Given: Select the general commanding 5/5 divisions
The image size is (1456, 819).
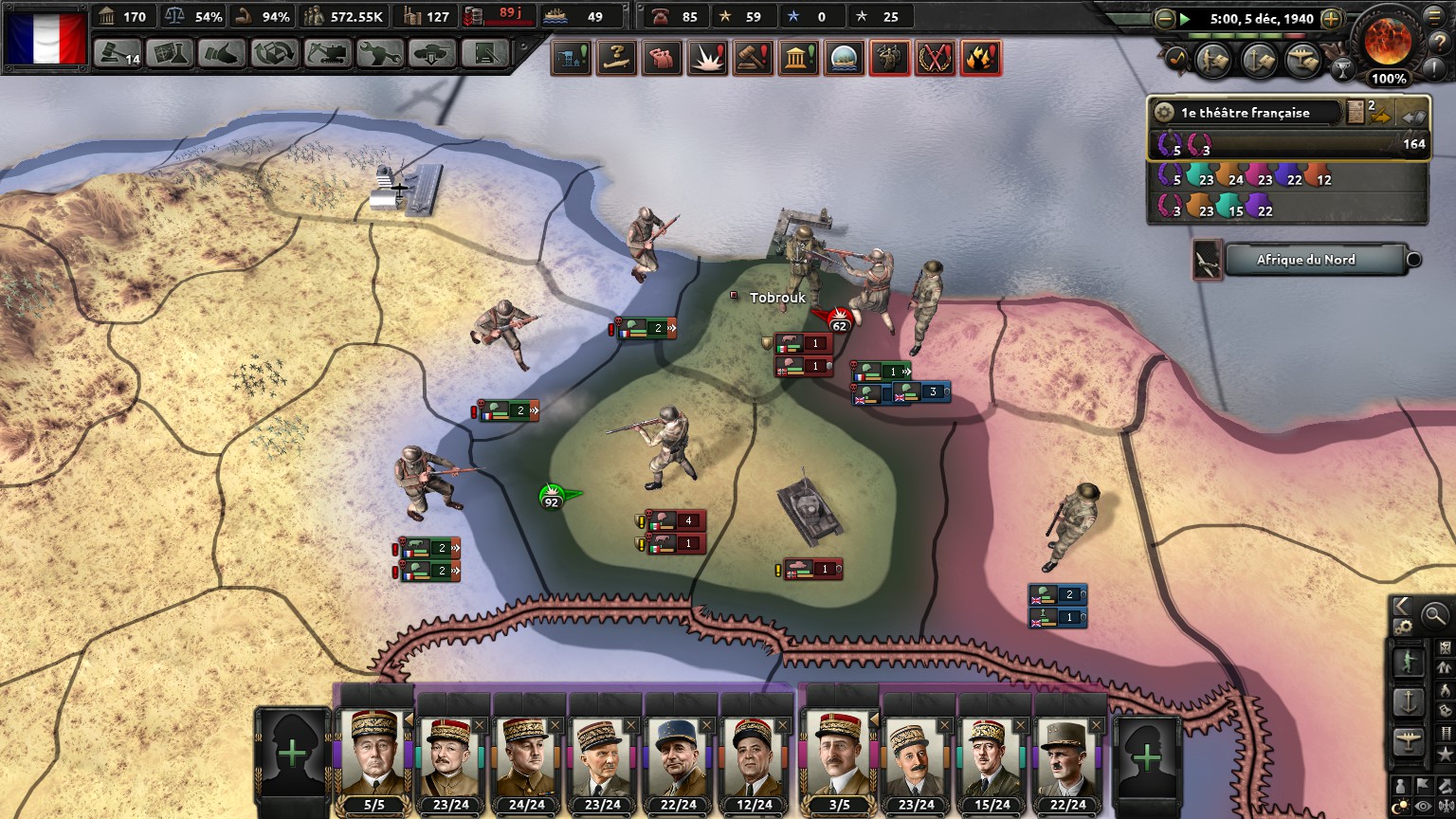Looking at the screenshot, I should click(374, 758).
